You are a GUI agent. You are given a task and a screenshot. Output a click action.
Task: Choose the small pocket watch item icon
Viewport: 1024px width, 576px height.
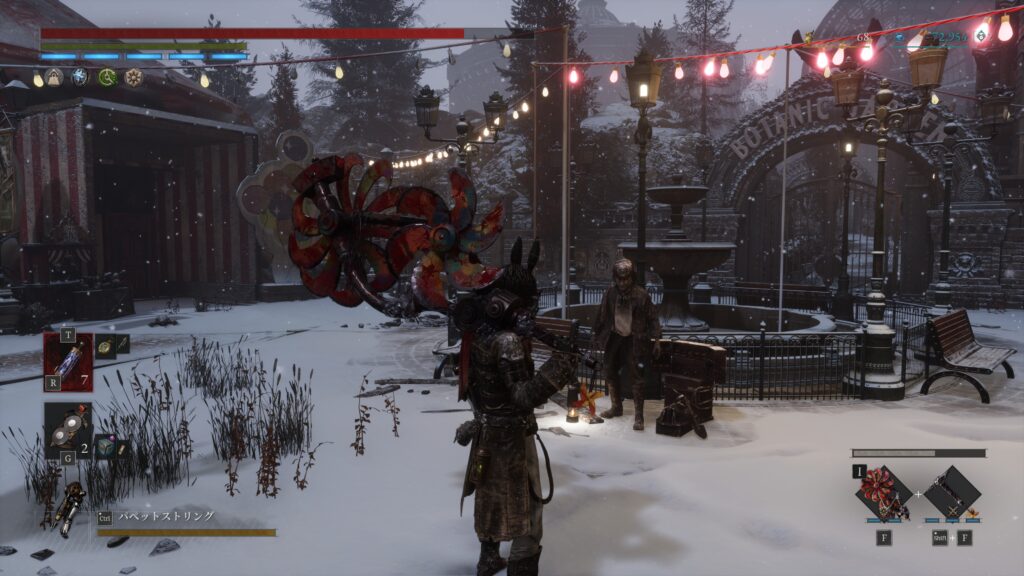click(103, 345)
